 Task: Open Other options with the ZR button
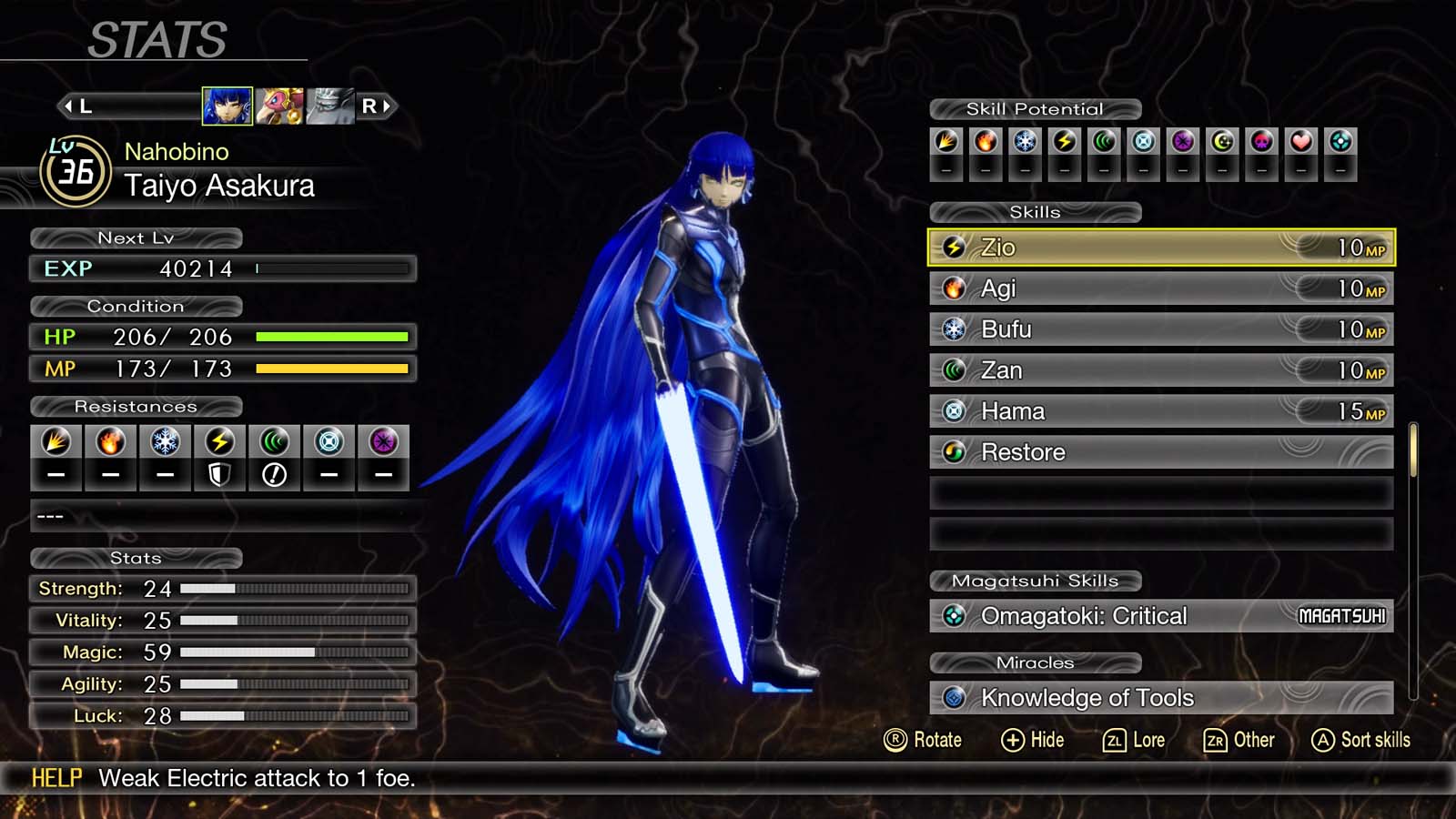point(1213,740)
